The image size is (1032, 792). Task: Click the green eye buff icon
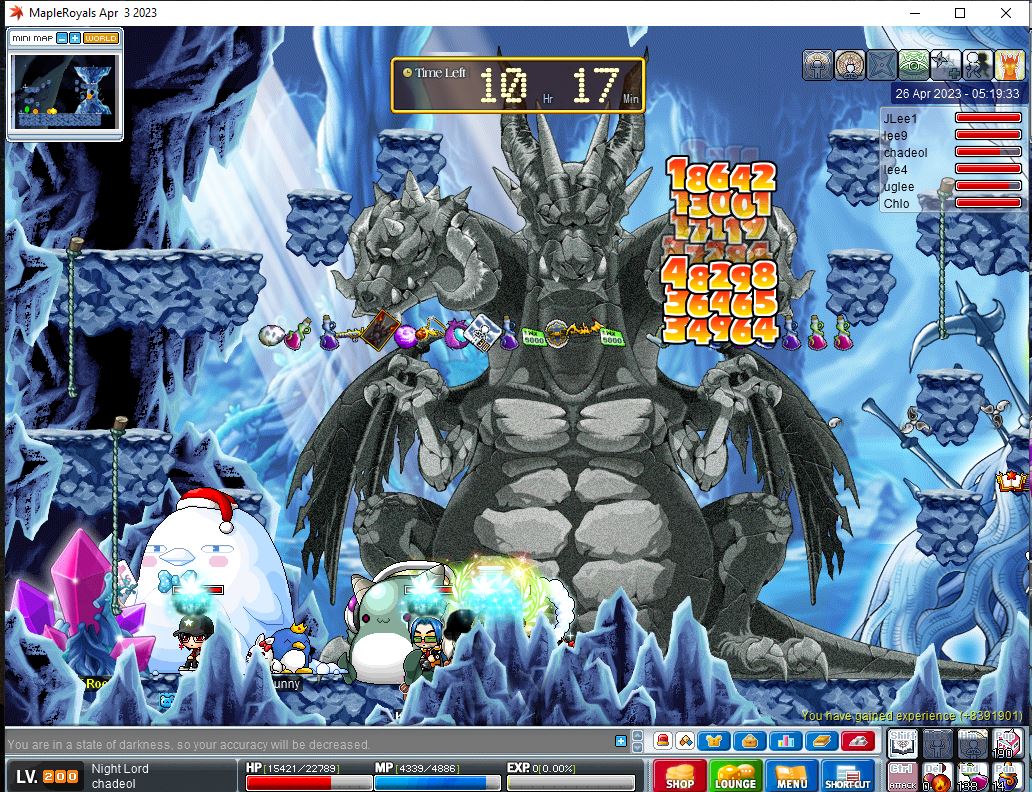click(x=913, y=65)
